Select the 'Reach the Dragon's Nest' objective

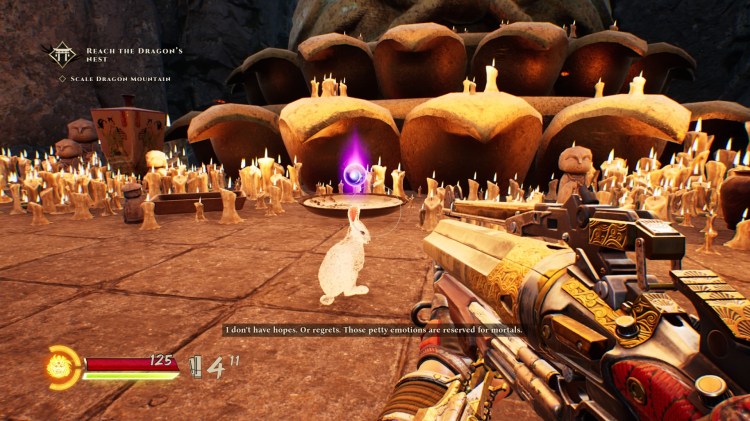(121, 53)
